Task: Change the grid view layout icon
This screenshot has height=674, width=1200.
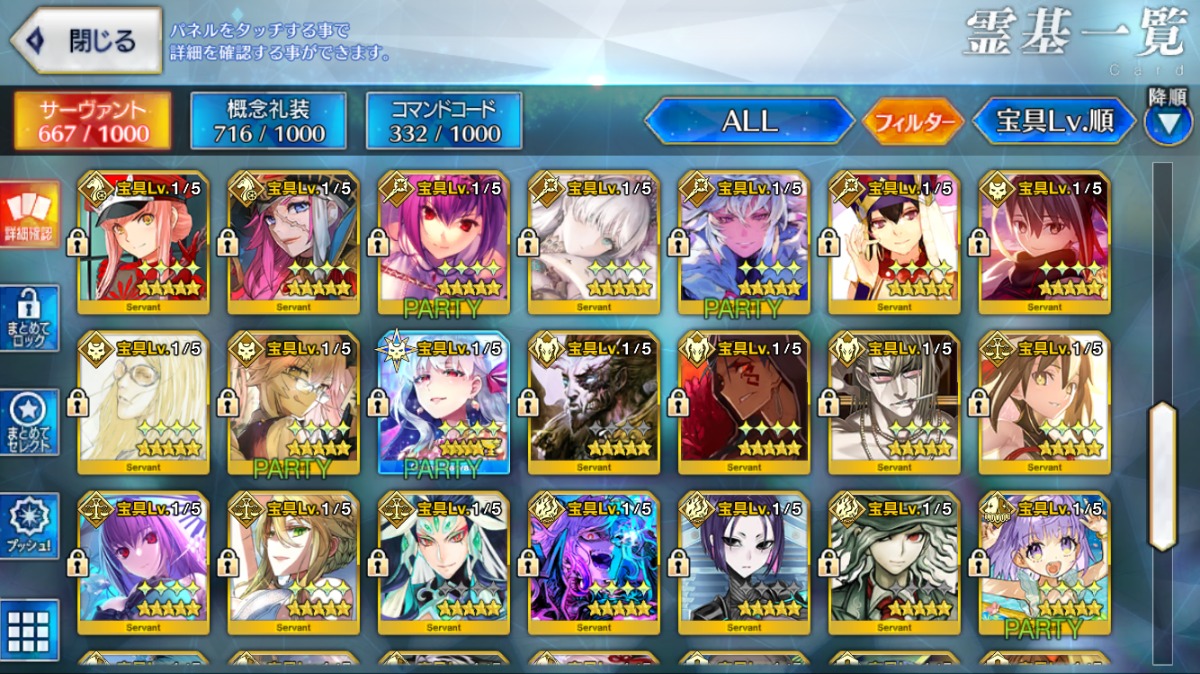Action: point(29,630)
